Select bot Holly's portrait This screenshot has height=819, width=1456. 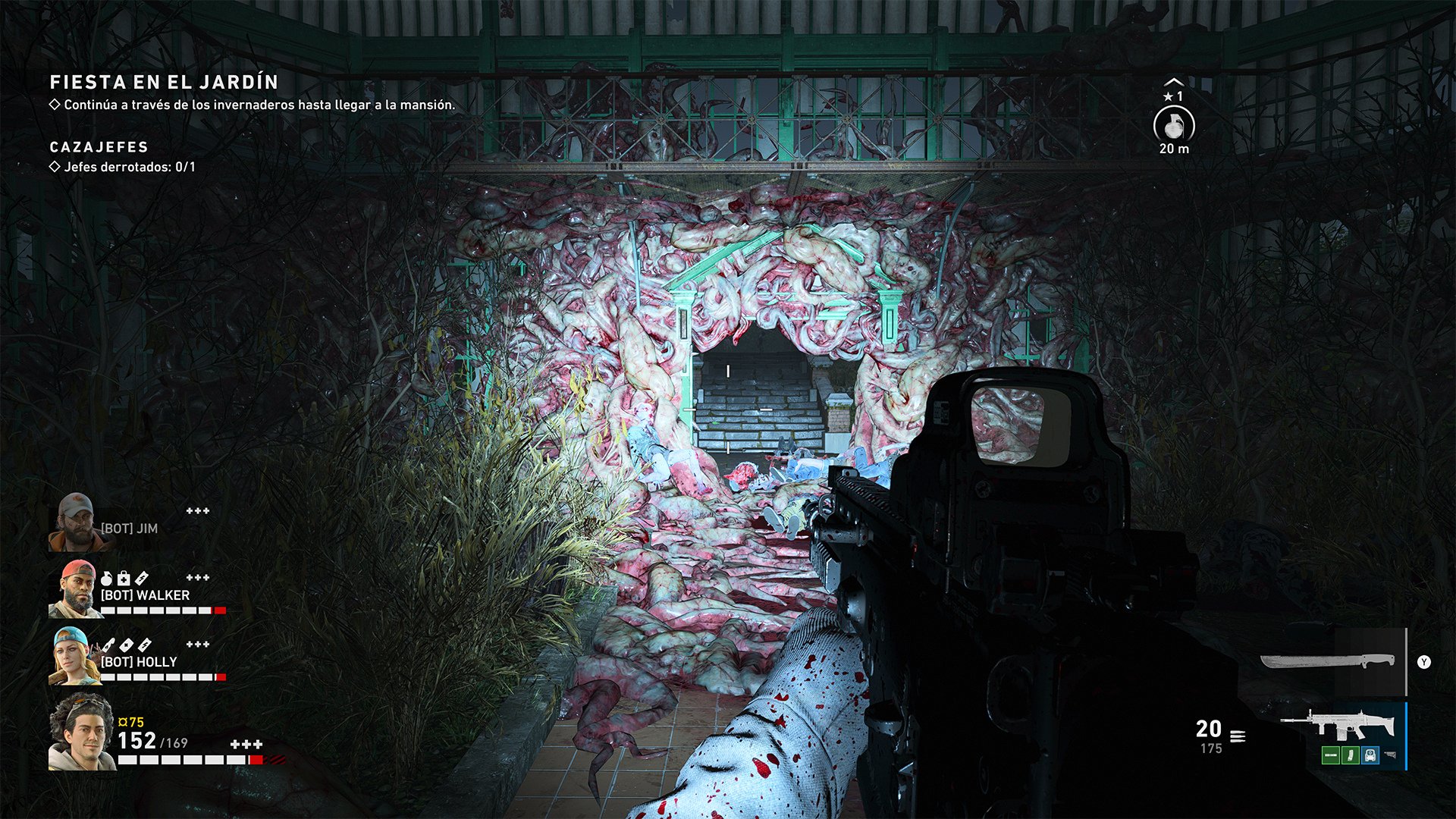[x=74, y=656]
